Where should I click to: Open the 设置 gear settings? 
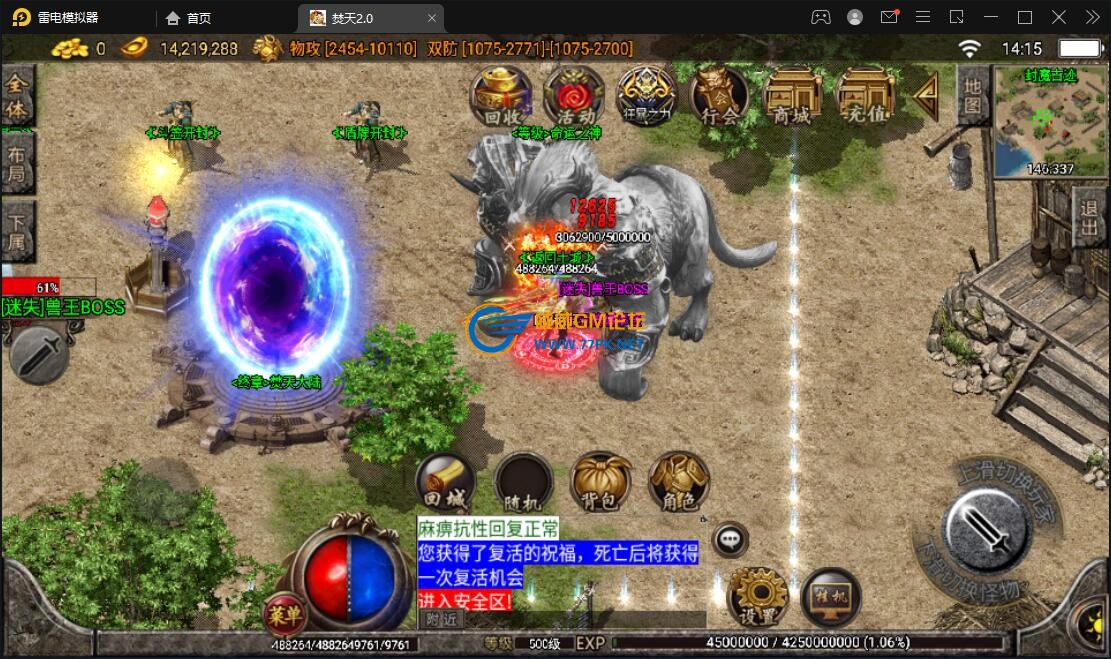(757, 598)
